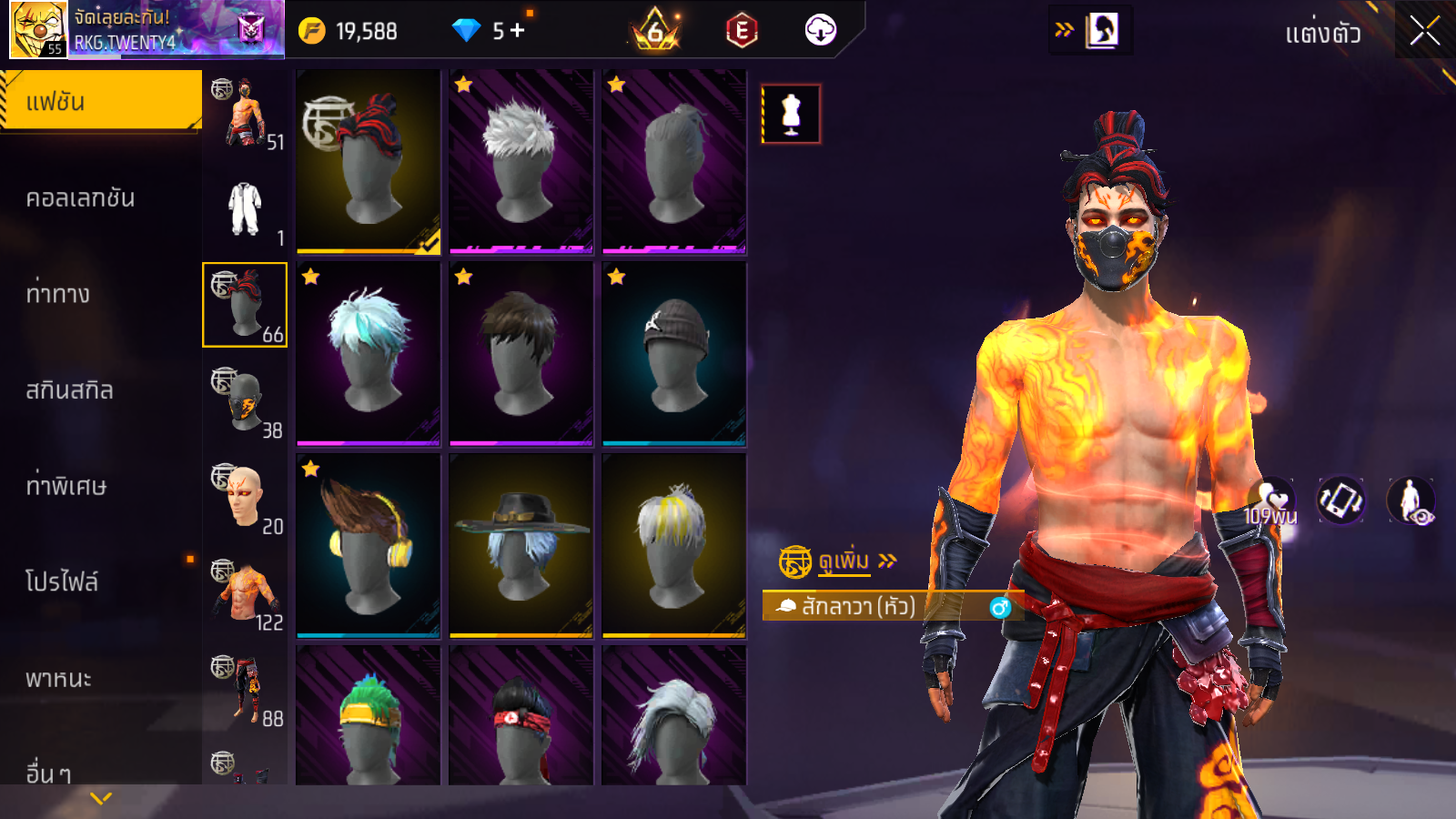
Task: Open the แฟชั่น (Fashion) tab
Action: (101, 101)
